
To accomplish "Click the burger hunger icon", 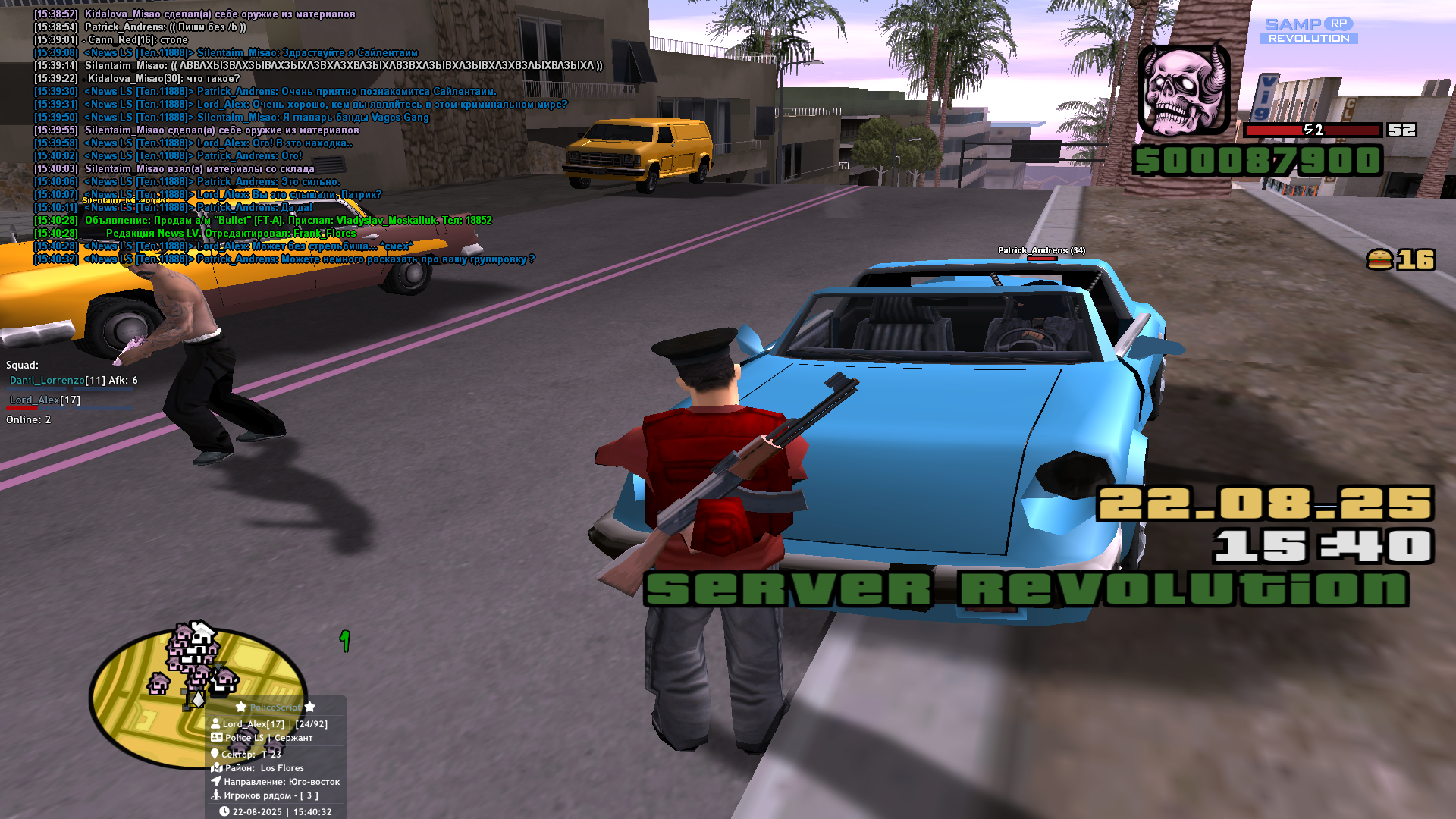I will 1379,260.
